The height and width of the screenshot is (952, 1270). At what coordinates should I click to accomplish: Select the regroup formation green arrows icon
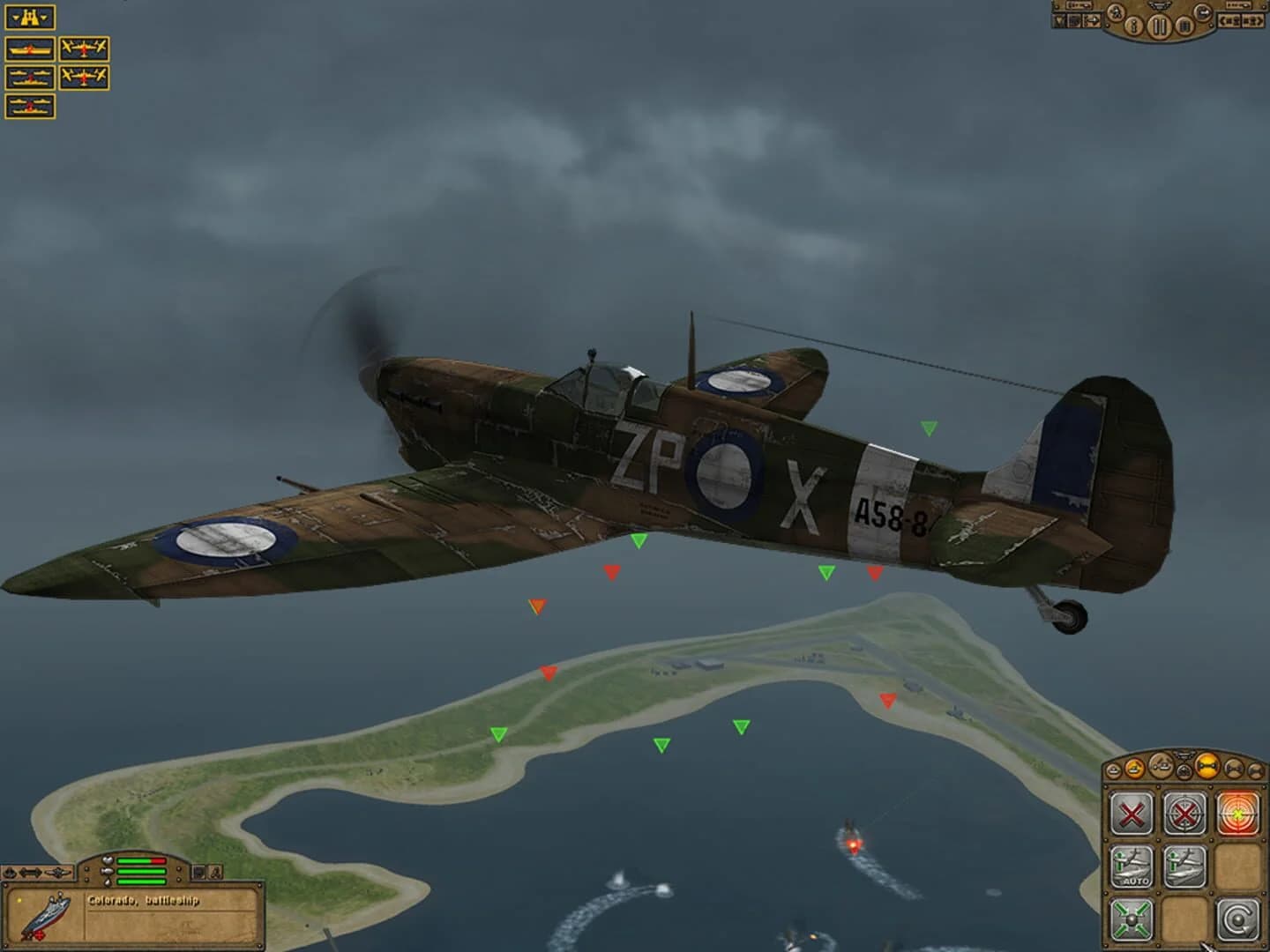(1131, 919)
